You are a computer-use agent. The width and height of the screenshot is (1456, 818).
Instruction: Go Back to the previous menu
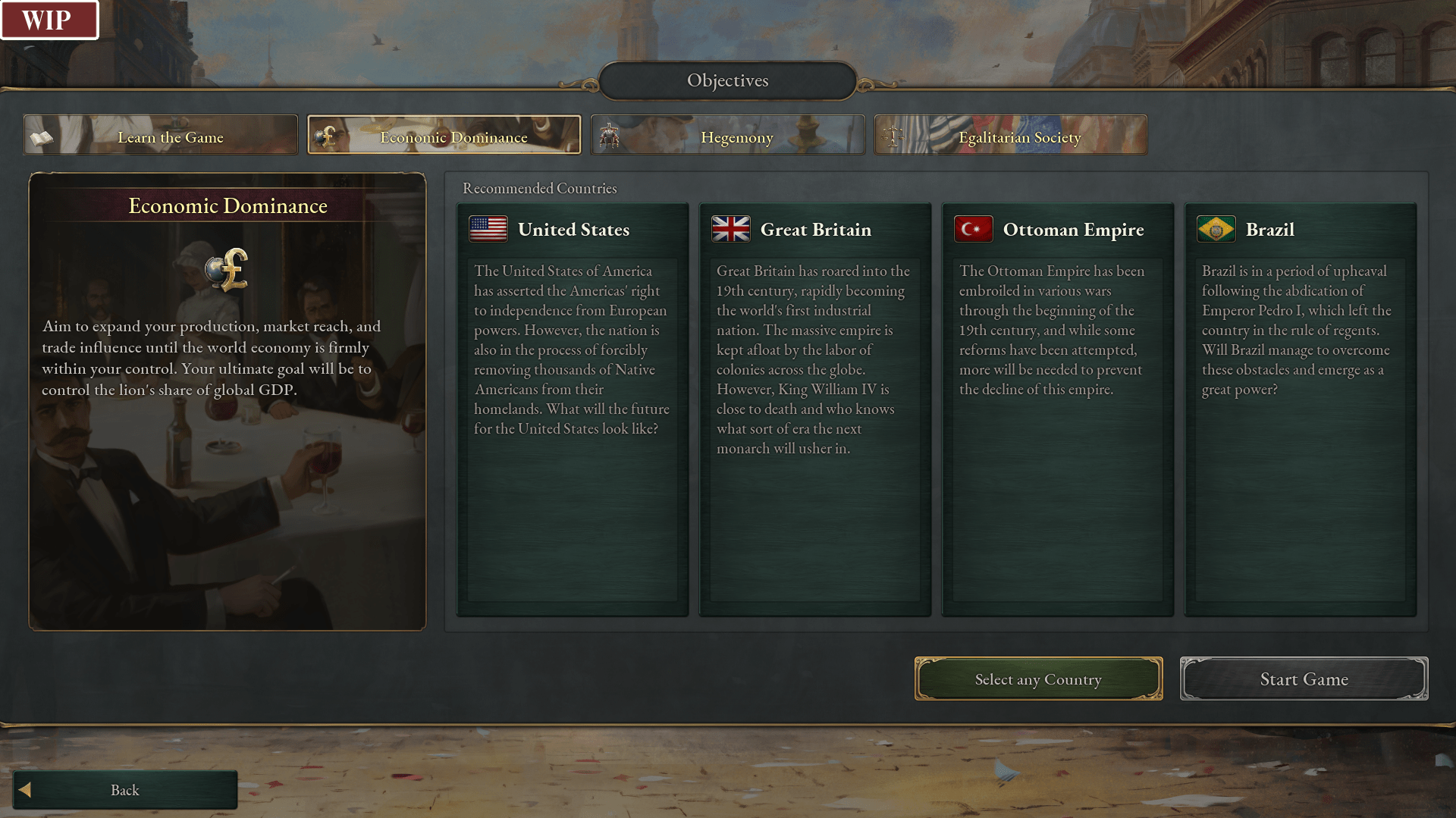[x=125, y=790]
